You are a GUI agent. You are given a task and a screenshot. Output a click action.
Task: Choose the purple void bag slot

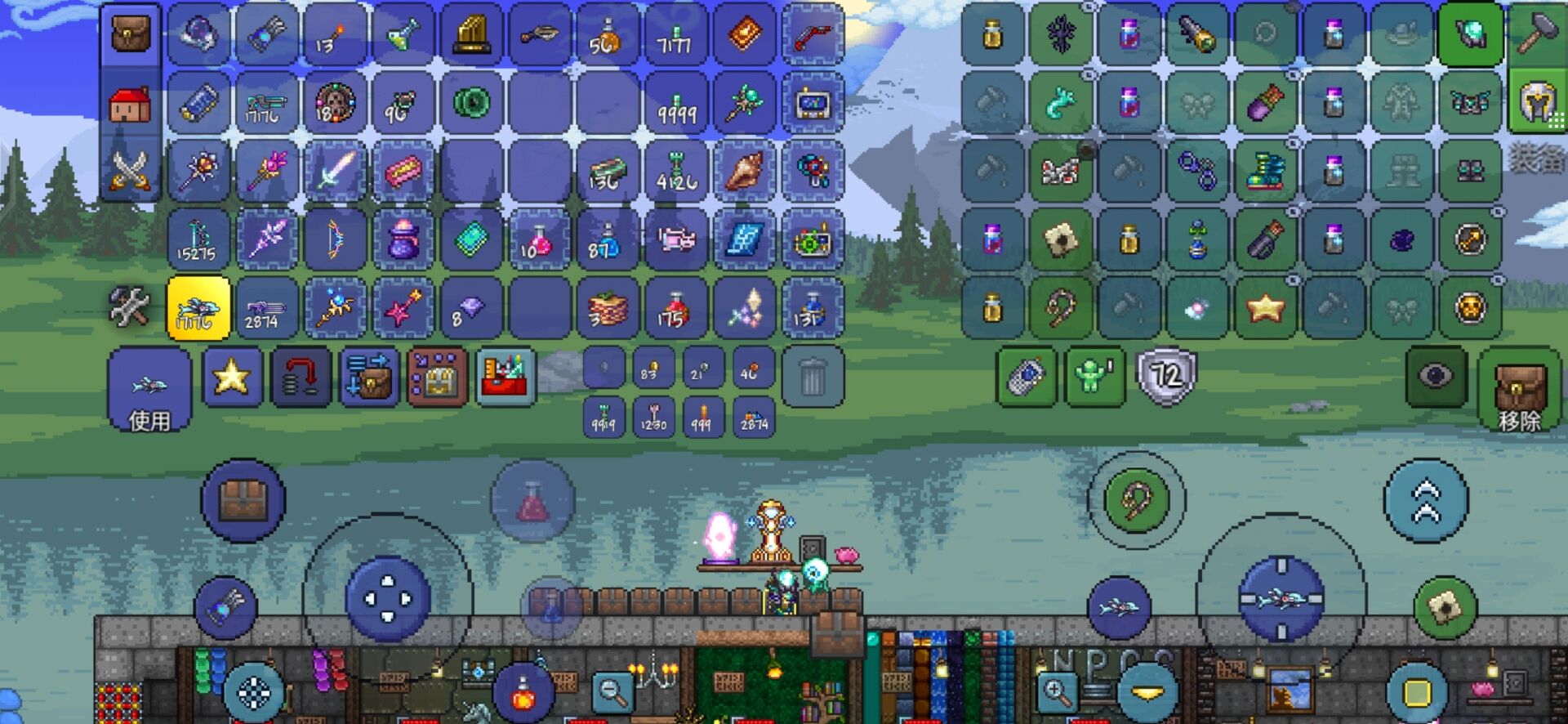coord(403,239)
